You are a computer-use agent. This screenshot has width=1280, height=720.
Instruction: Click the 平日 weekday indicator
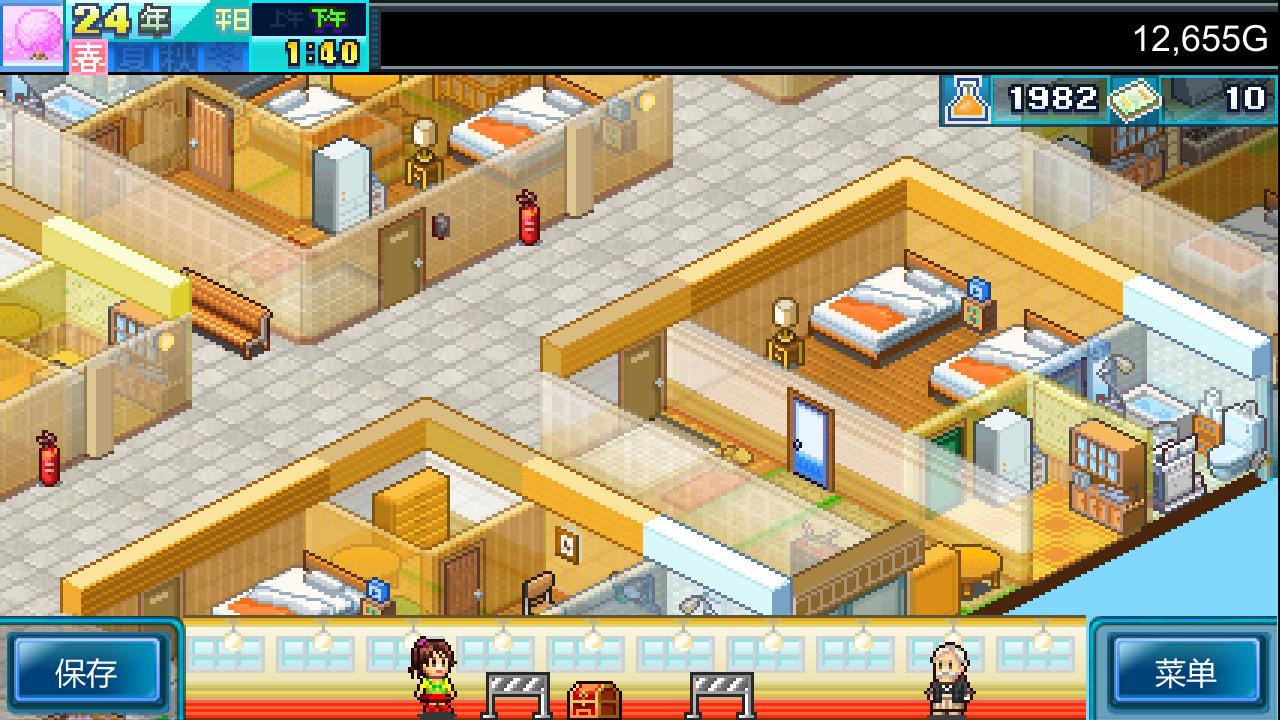(234, 20)
